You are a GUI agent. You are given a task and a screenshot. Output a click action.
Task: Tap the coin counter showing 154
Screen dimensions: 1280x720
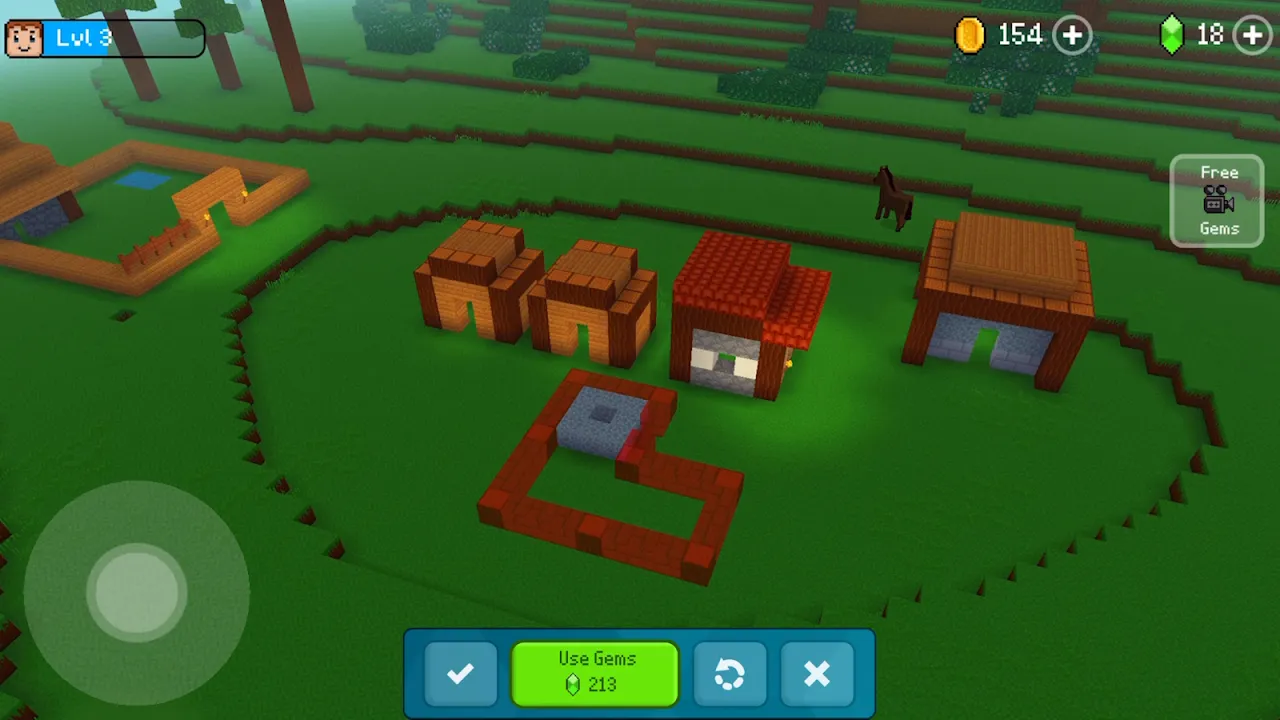(x=1019, y=35)
